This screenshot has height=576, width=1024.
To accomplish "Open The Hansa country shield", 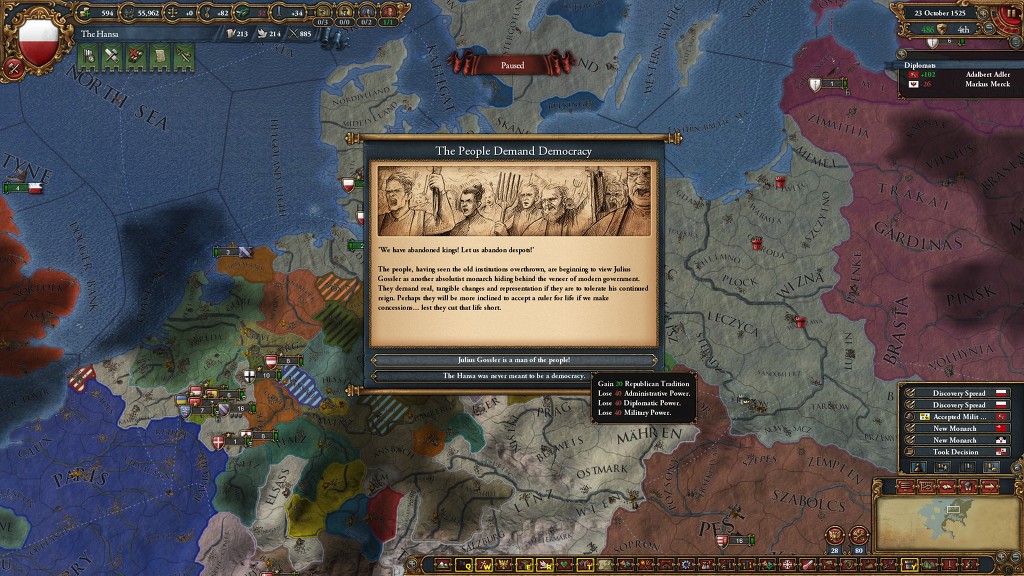I will coord(39,39).
